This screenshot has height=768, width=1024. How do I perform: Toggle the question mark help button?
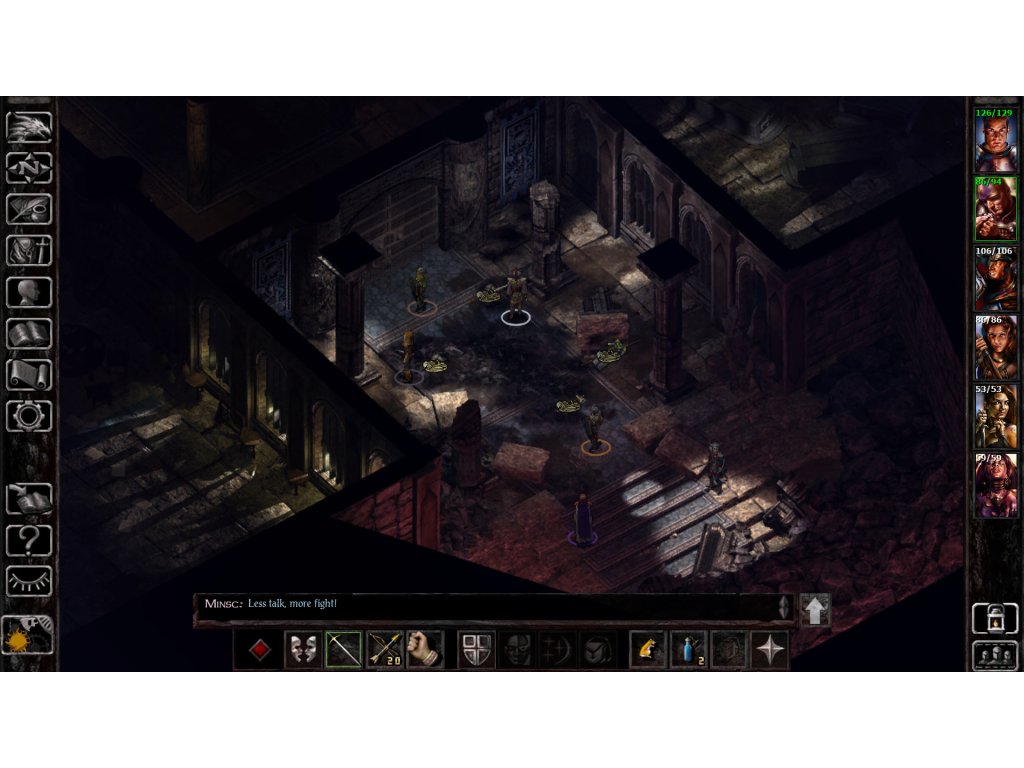tap(29, 540)
